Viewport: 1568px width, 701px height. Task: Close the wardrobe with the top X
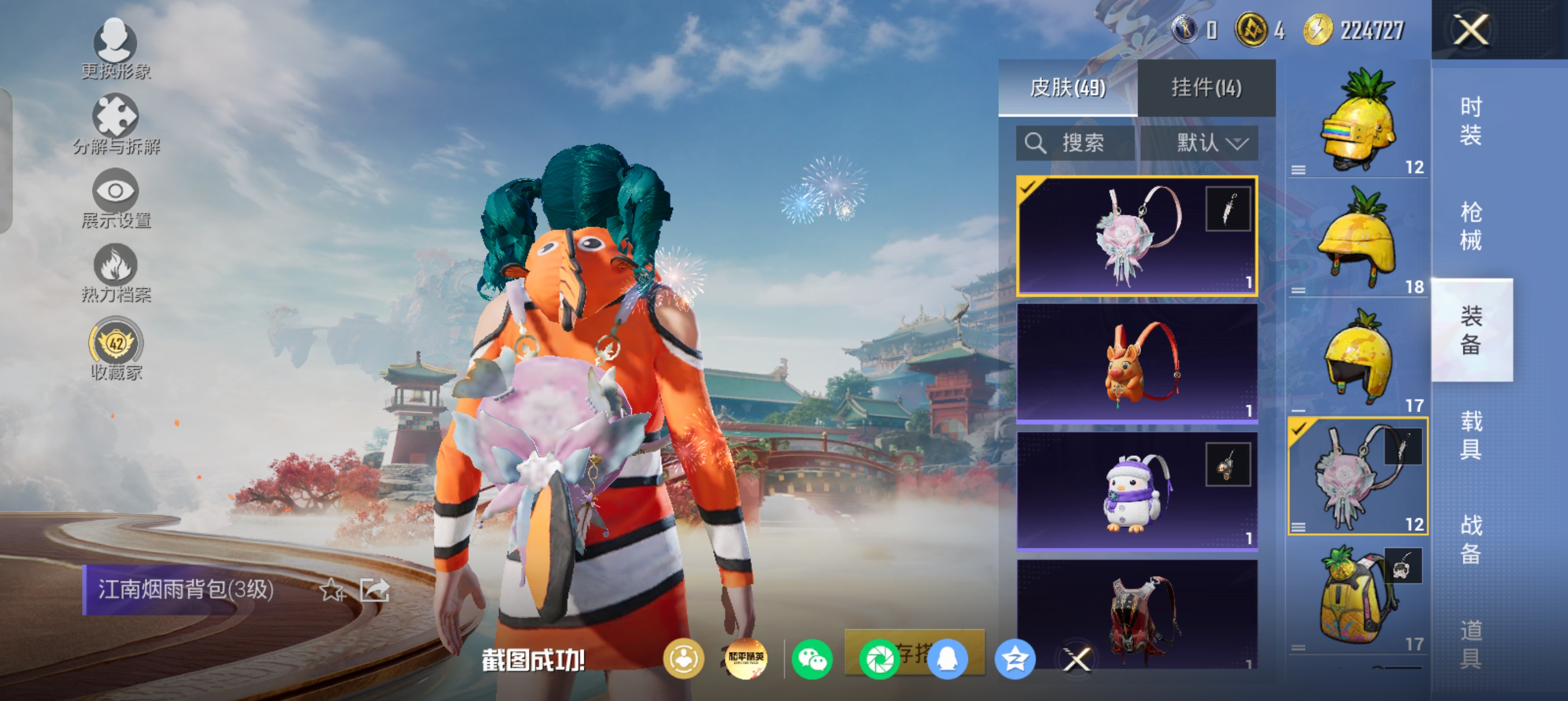pyautogui.click(x=1471, y=29)
